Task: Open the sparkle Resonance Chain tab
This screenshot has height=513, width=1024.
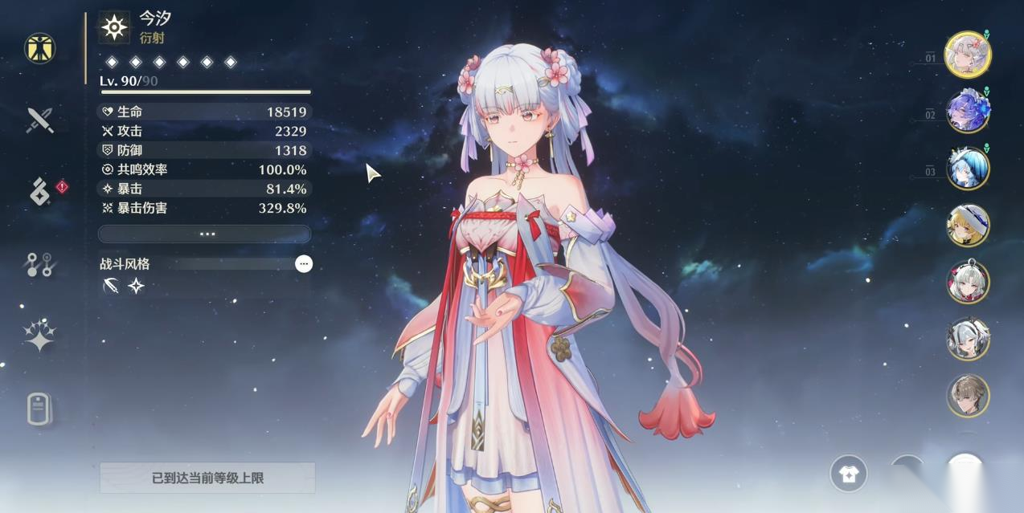Action: (40, 336)
